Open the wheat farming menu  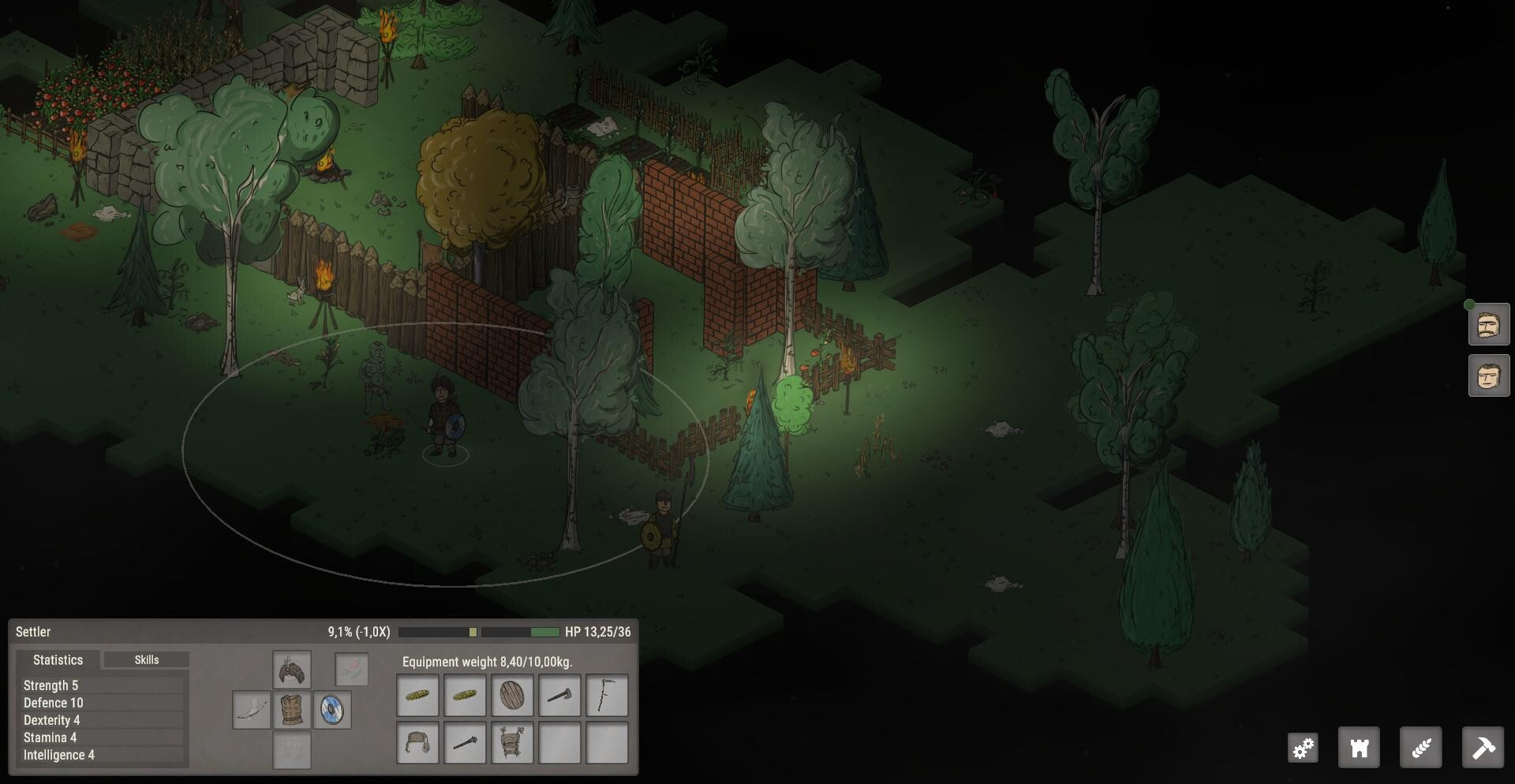[x=1420, y=748]
